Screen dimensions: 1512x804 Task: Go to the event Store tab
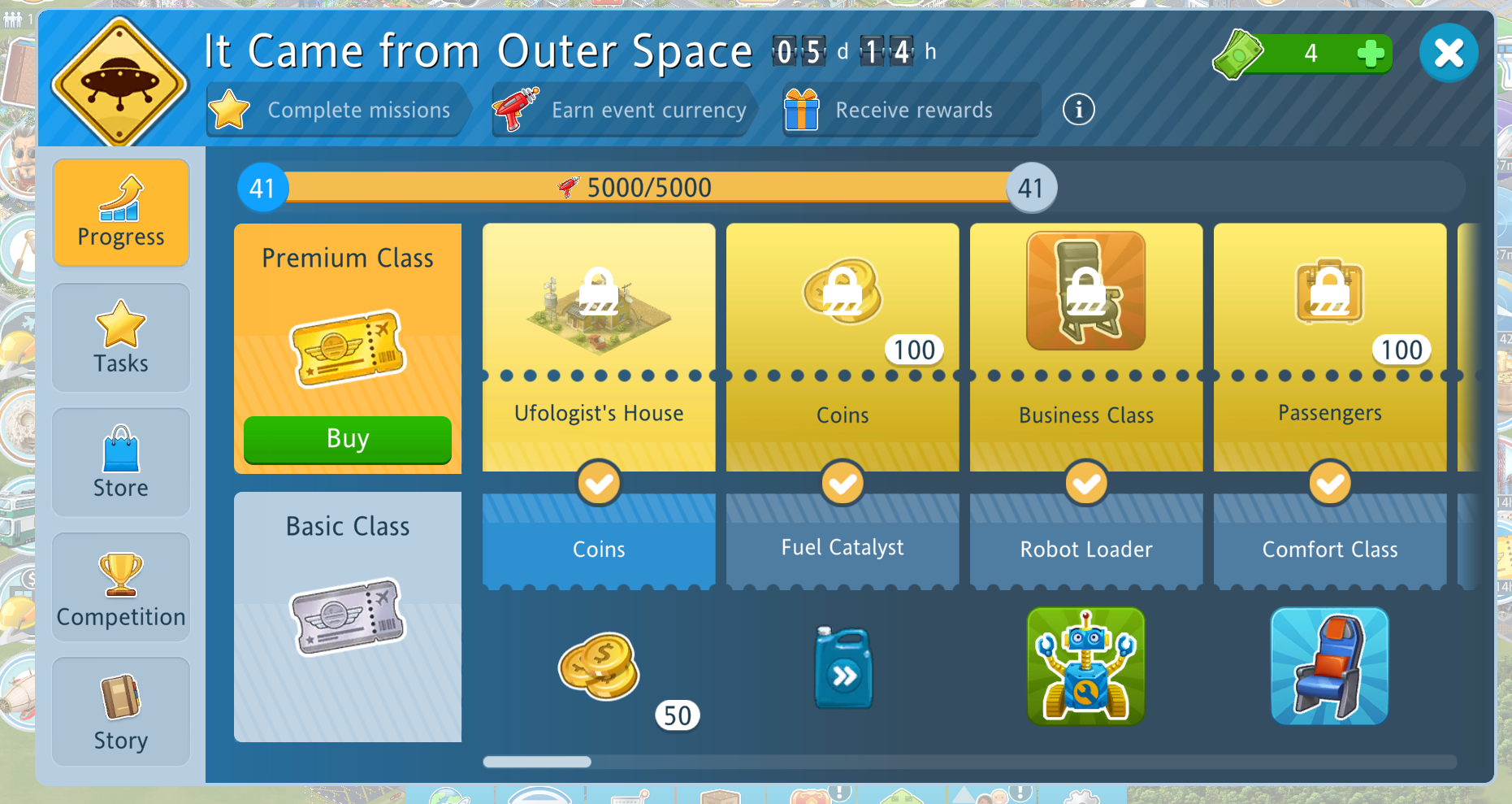click(121, 462)
